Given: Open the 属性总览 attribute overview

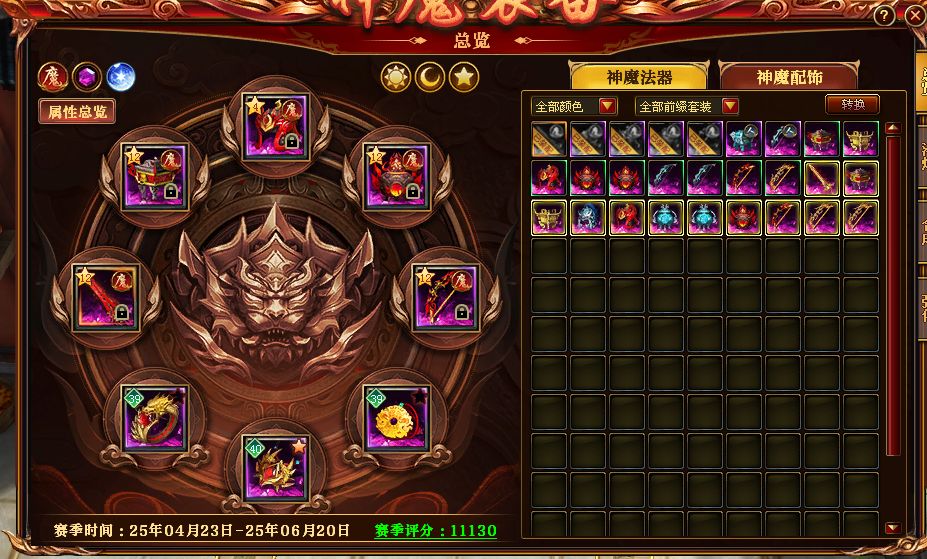Looking at the screenshot, I should pos(77,111).
